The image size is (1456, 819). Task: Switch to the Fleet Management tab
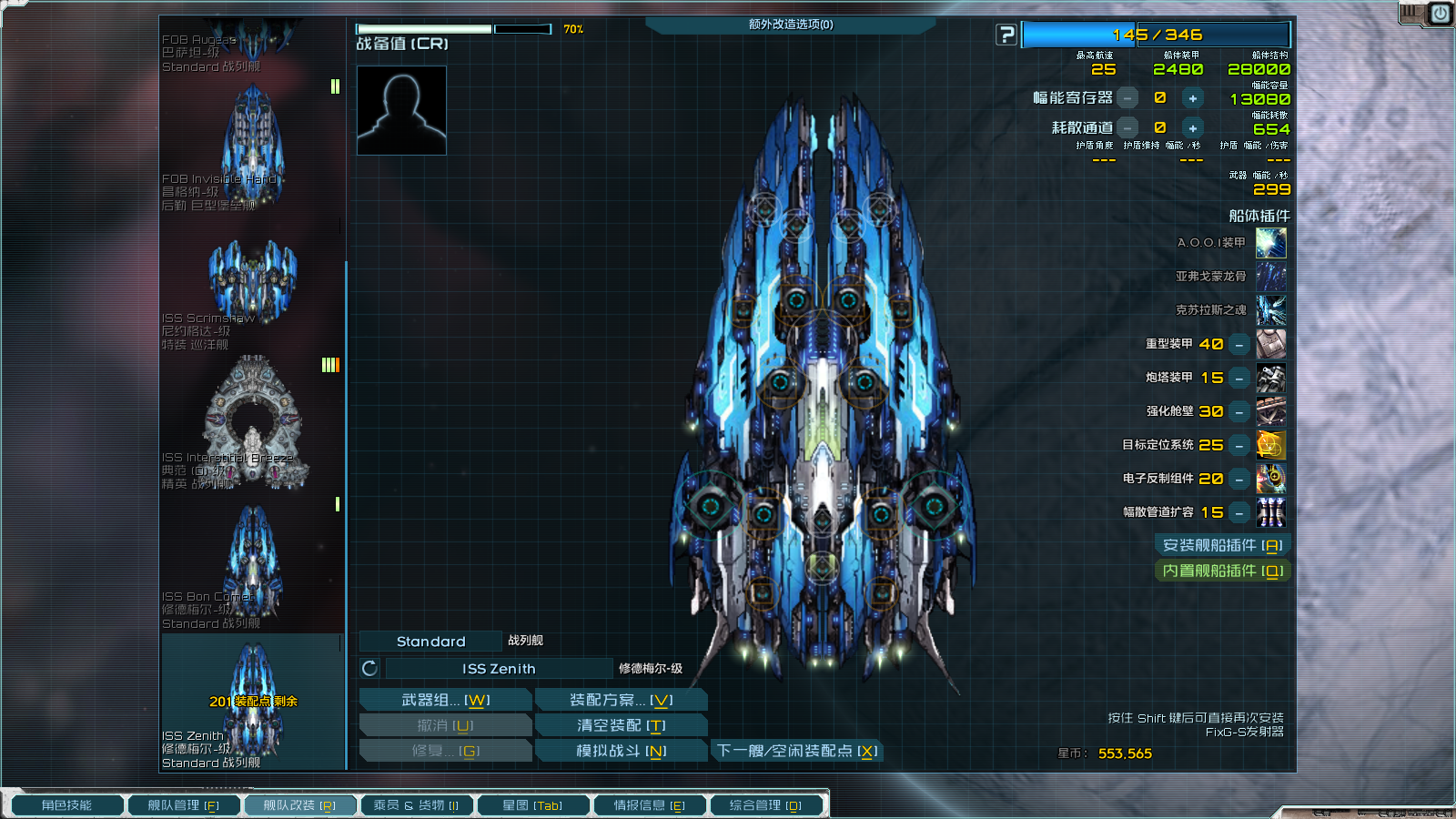(183, 805)
